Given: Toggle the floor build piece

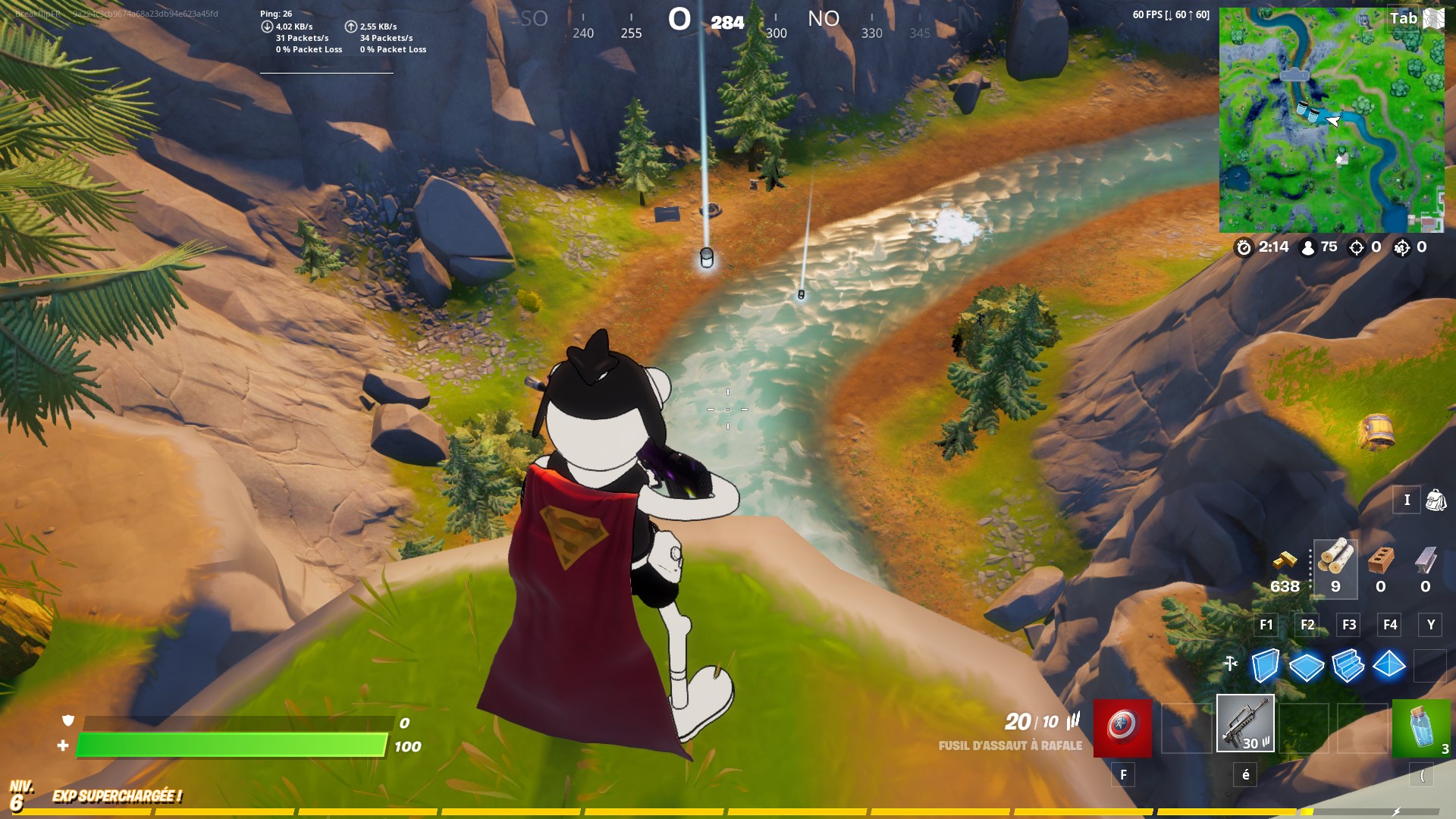Looking at the screenshot, I should 1307,667.
